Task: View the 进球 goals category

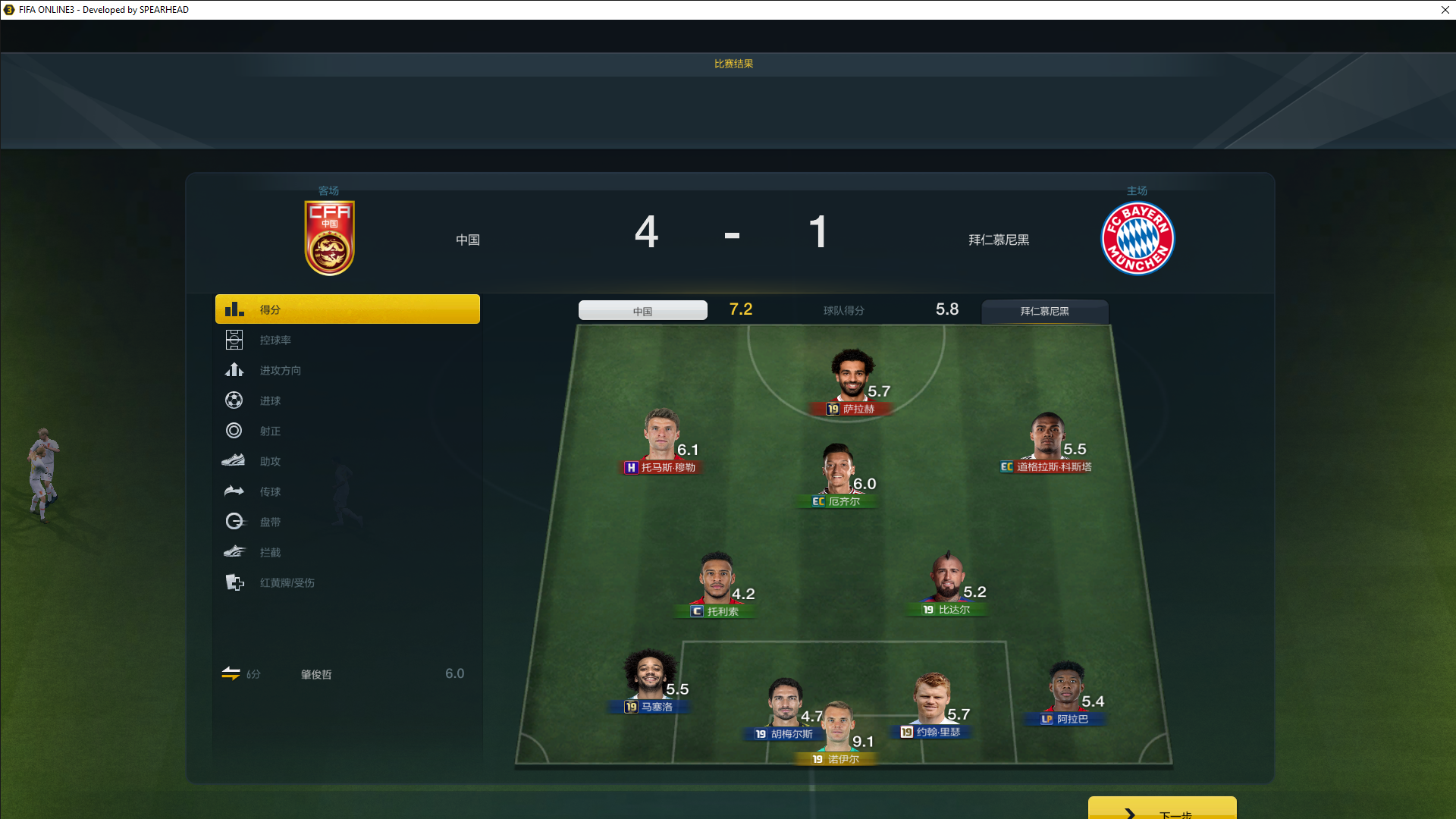Action: (347, 400)
